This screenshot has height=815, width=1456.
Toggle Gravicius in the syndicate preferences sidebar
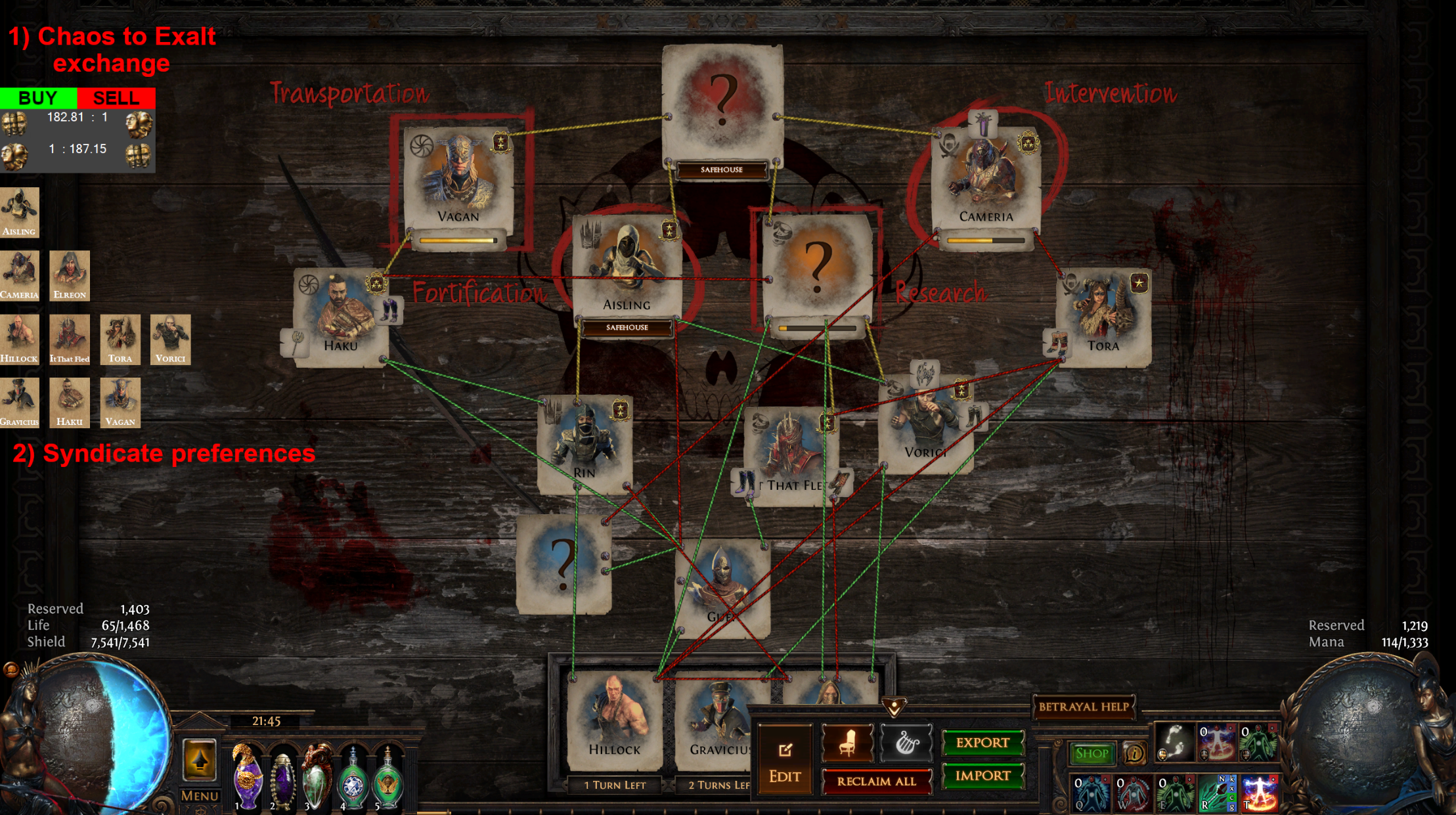(20, 403)
